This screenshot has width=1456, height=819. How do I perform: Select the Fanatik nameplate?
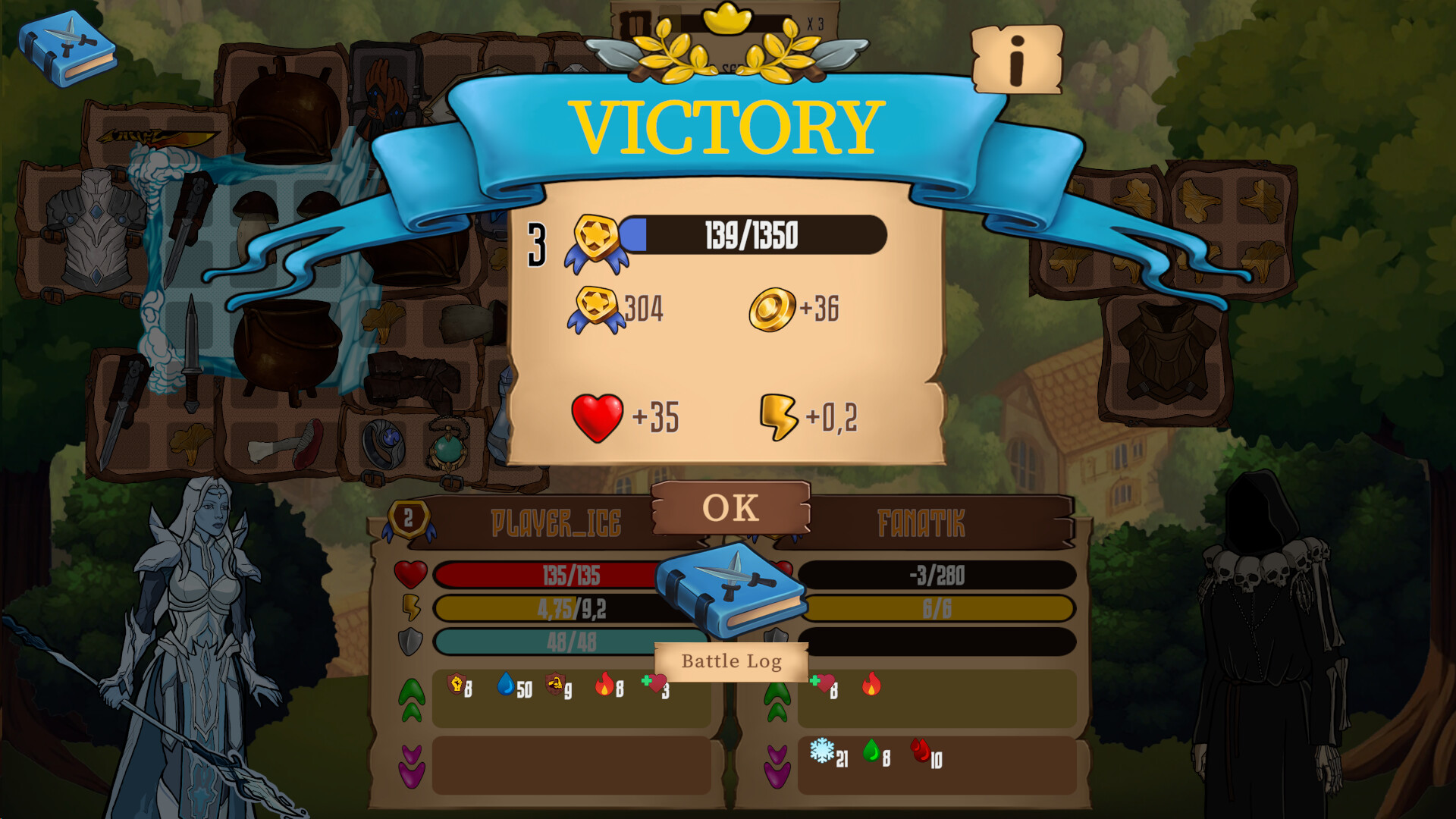[x=921, y=522]
